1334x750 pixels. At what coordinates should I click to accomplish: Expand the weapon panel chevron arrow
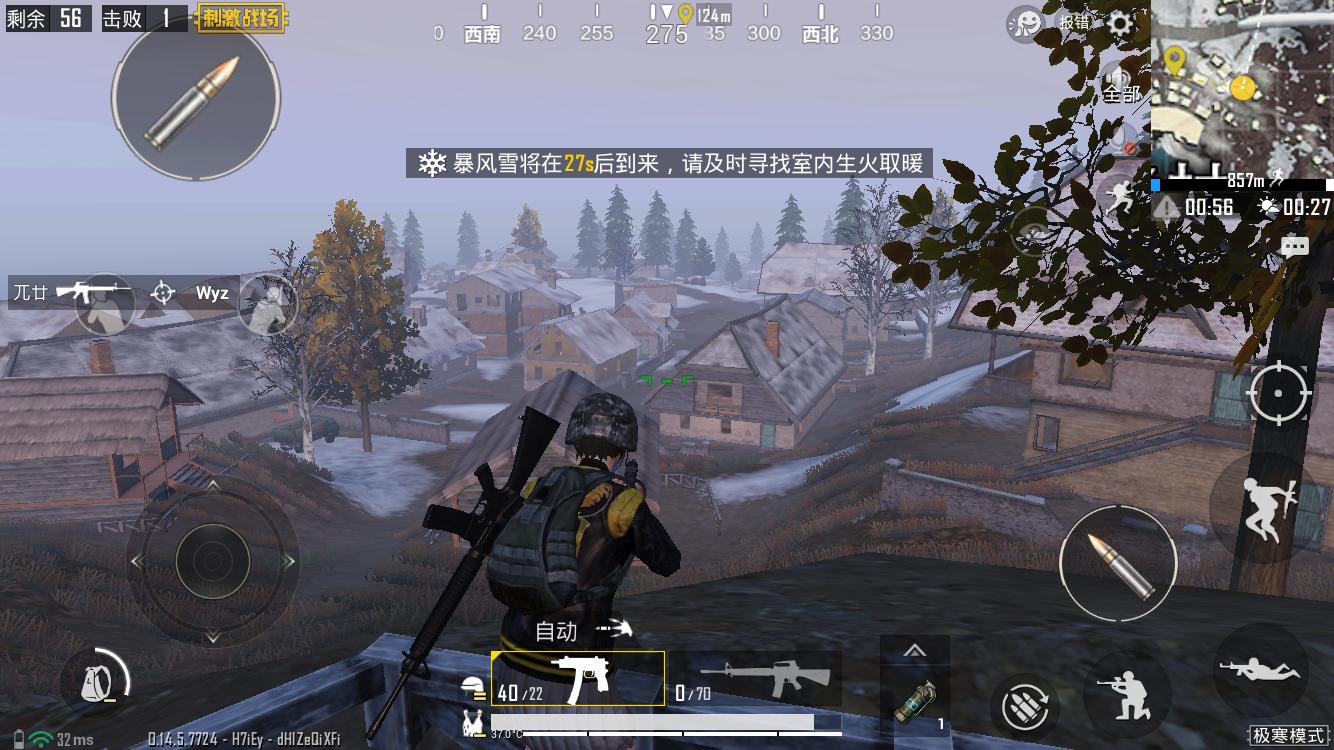916,650
